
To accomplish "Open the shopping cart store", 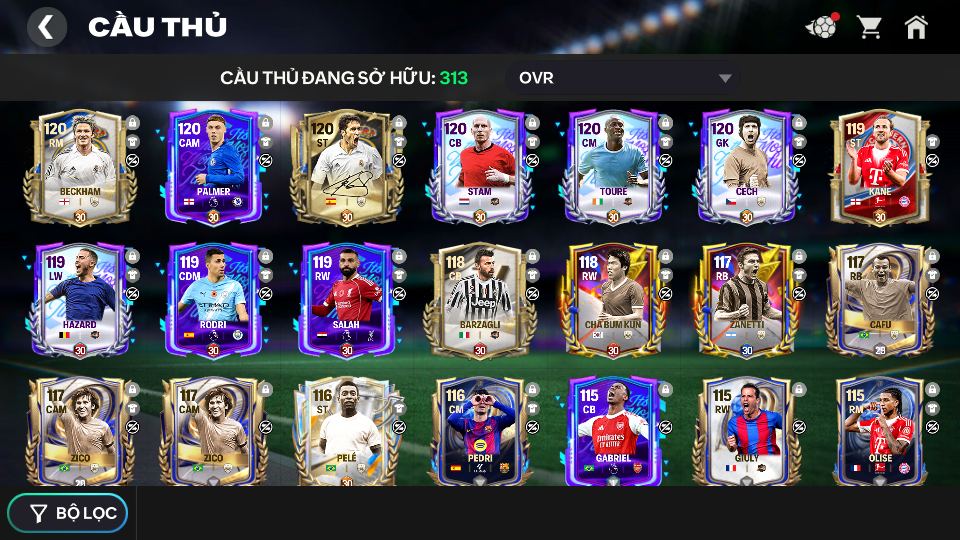I will (x=869, y=27).
